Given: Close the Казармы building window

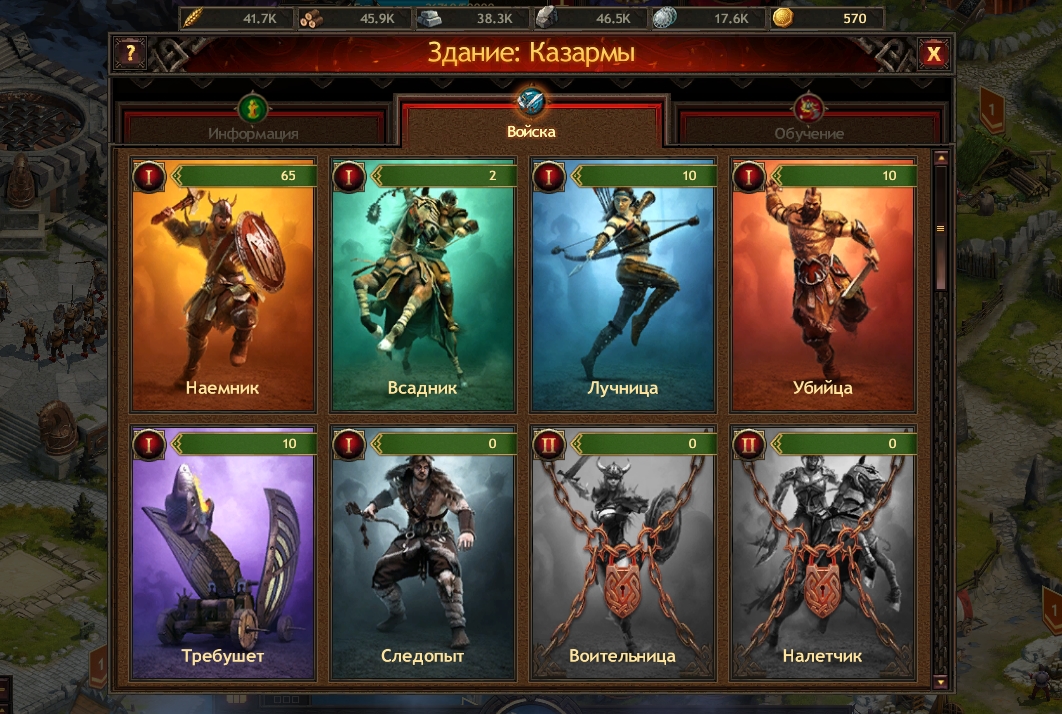Looking at the screenshot, I should tap(933, 53).
